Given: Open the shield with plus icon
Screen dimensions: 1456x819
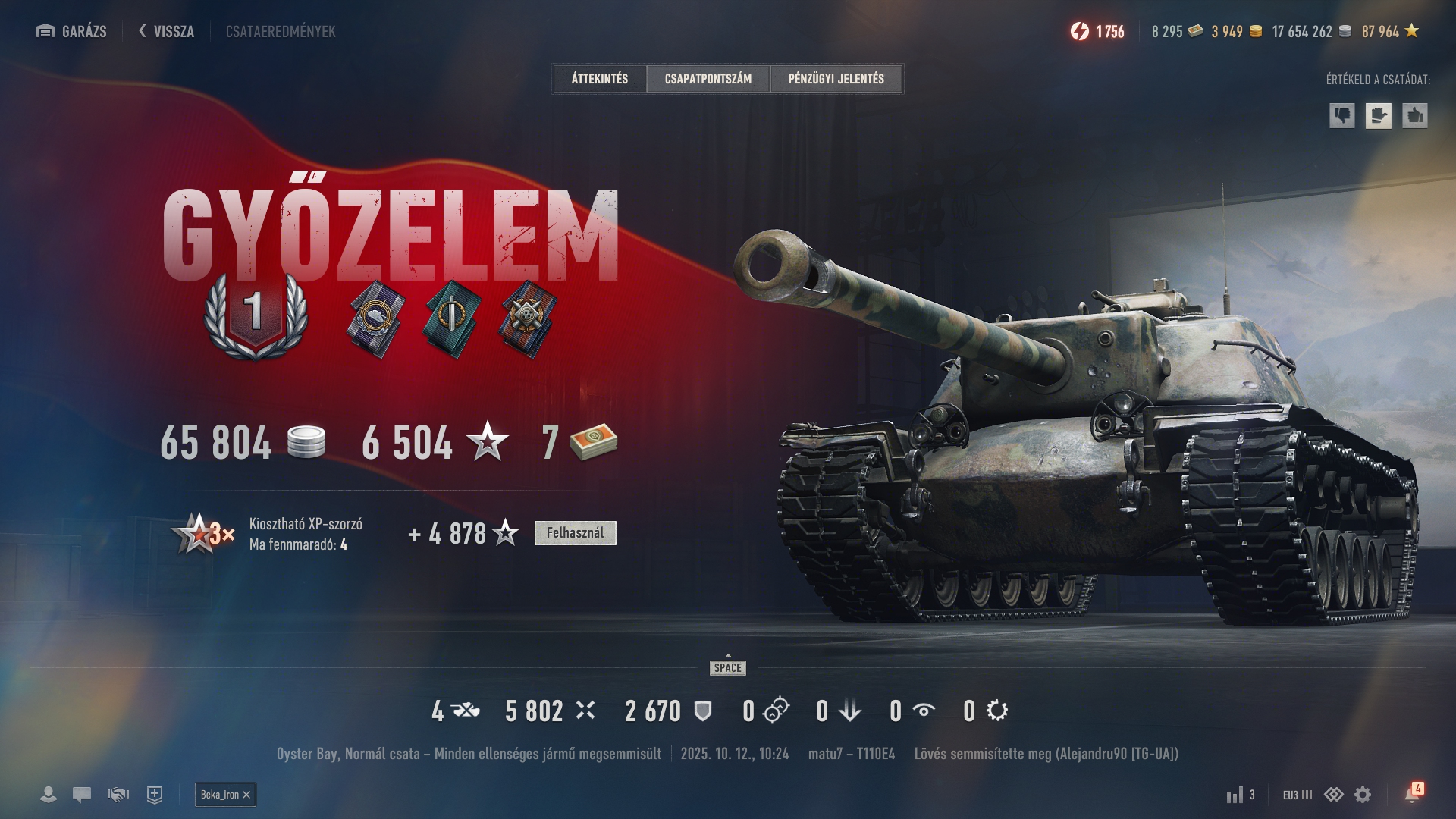Looking at the screenshot, I should (155, 795).
